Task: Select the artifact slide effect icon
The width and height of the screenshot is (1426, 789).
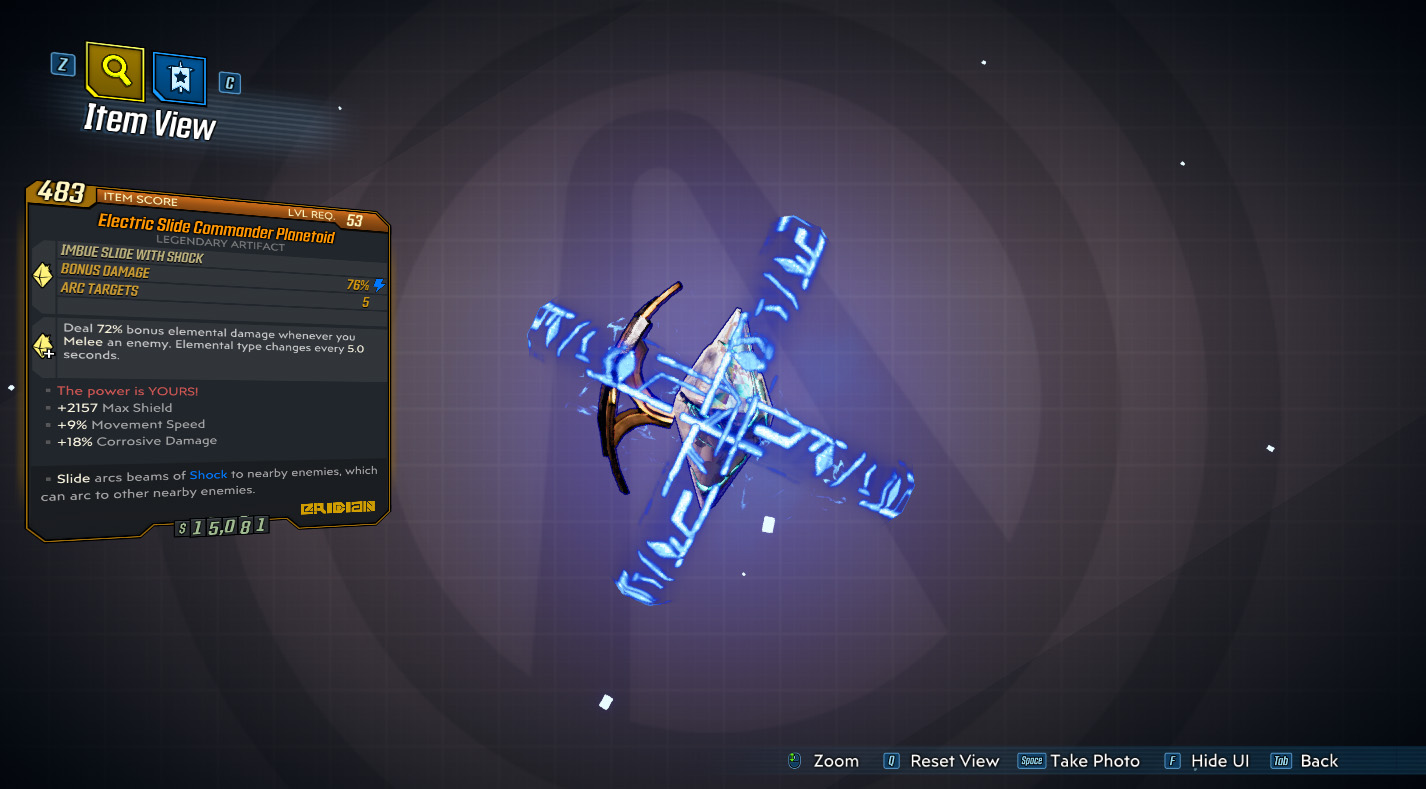Action: pyautogui.click(x=41, y=273)
